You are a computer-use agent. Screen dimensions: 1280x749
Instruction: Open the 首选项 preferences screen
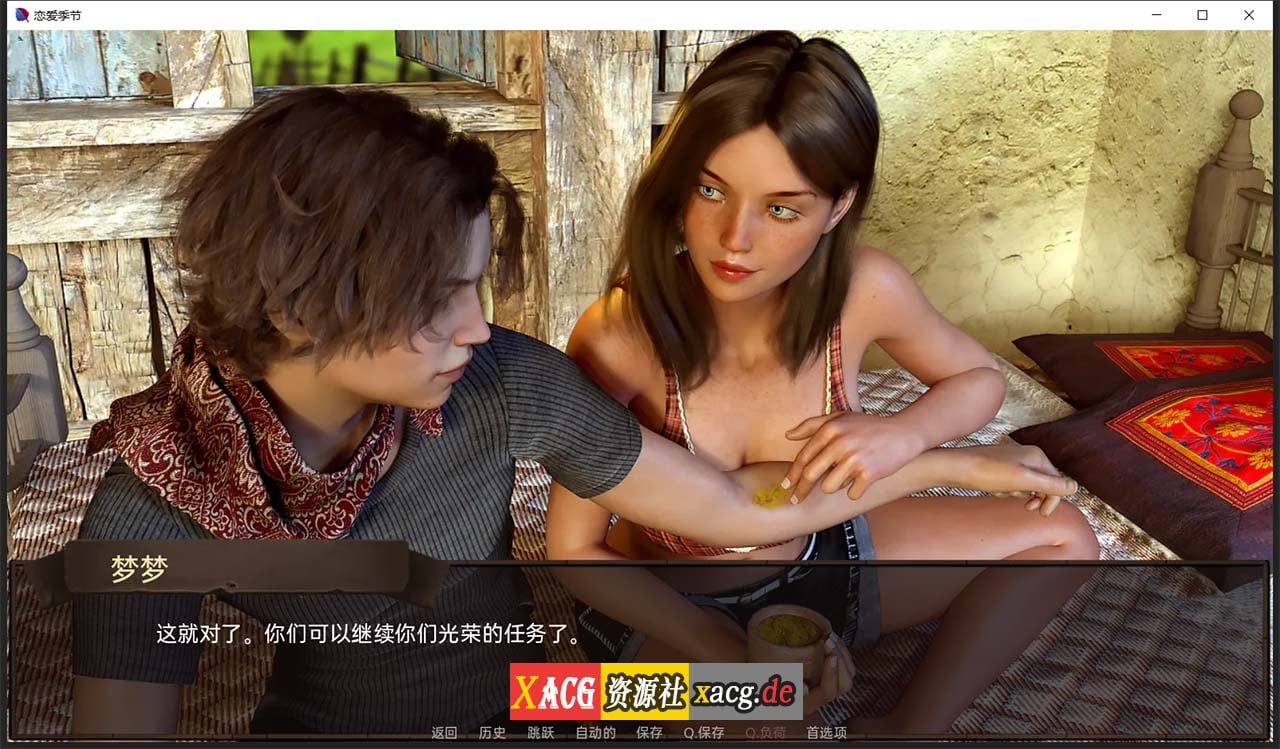point(824,732)
